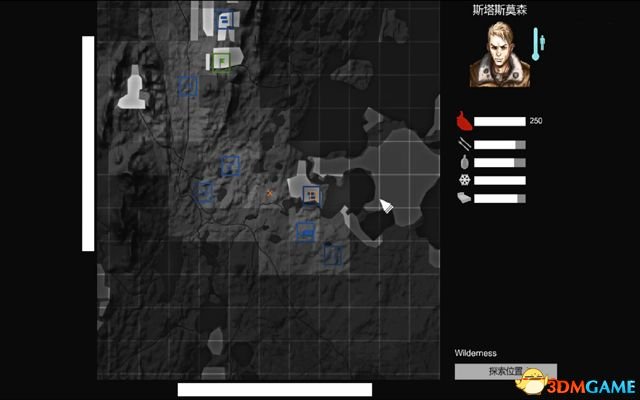This screenshot has height=400, width=640.
Task: Click the vertical white scrollbar beside the map
Action: [88, 143]
